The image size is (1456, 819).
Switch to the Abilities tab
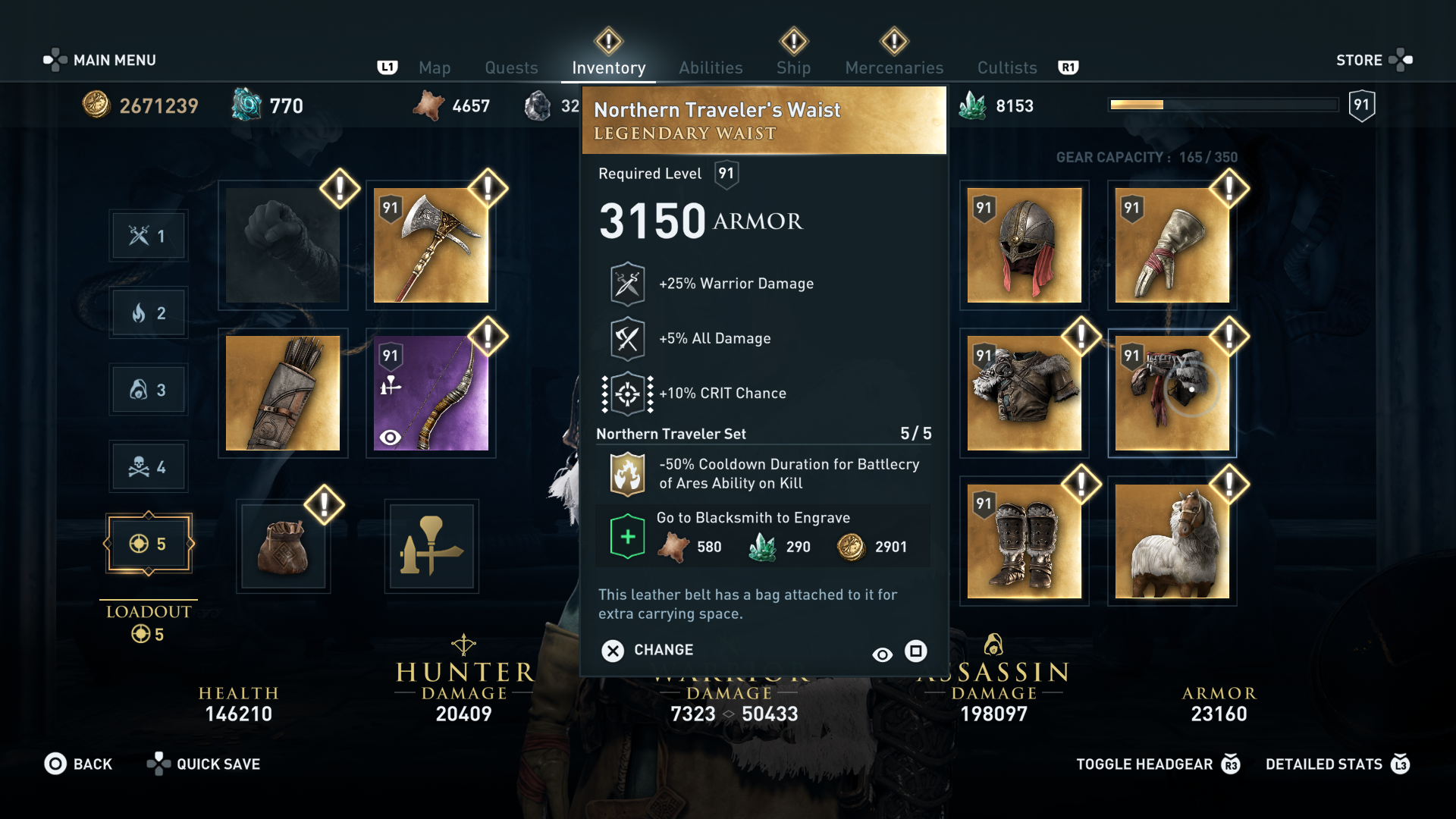[711, 67]
